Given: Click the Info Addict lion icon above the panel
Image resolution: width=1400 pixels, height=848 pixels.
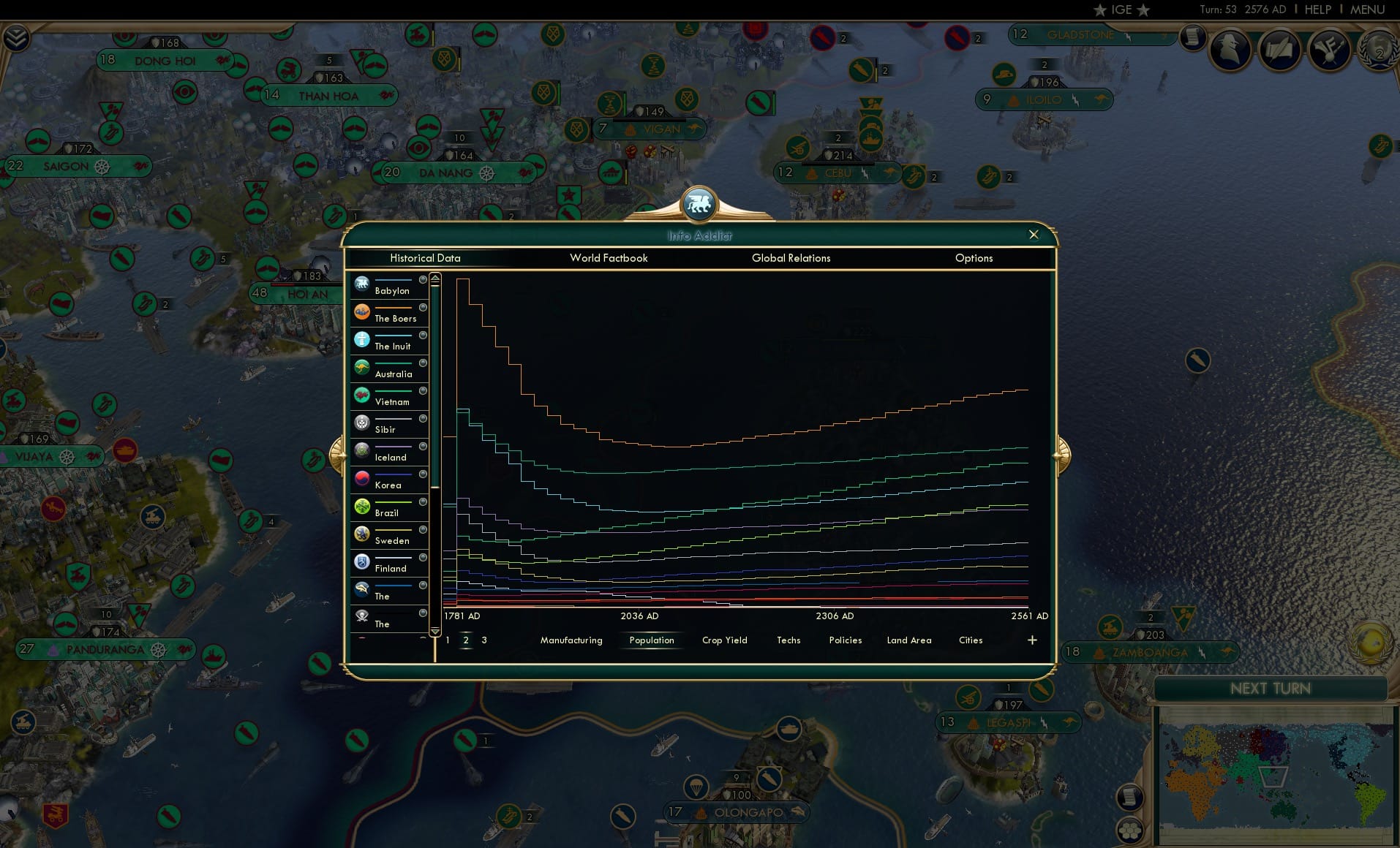Looking at the screenshot, I should 699,205.
